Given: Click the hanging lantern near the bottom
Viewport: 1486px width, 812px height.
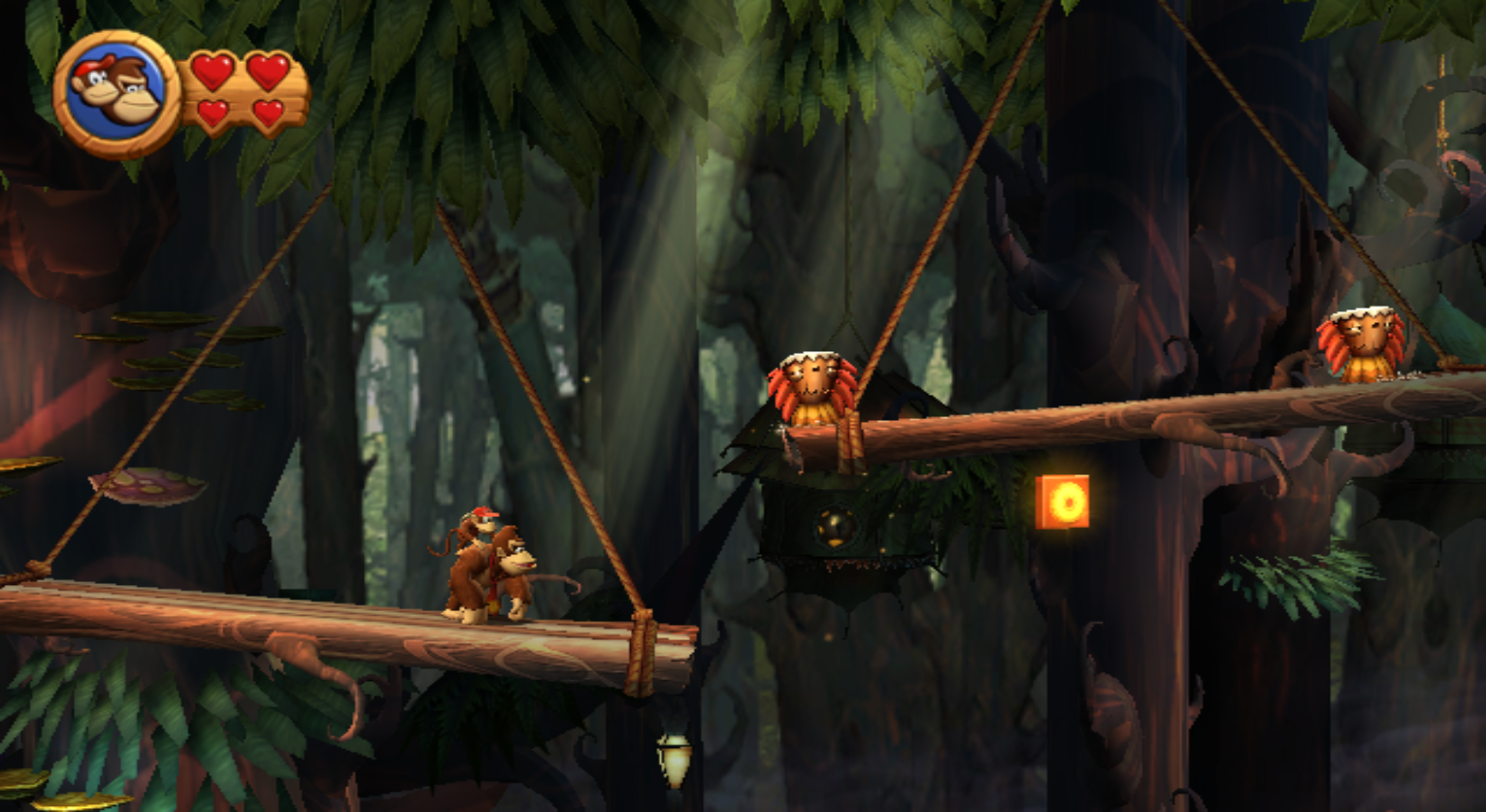Looking at the screenshot, I should [x=672, y=761].
